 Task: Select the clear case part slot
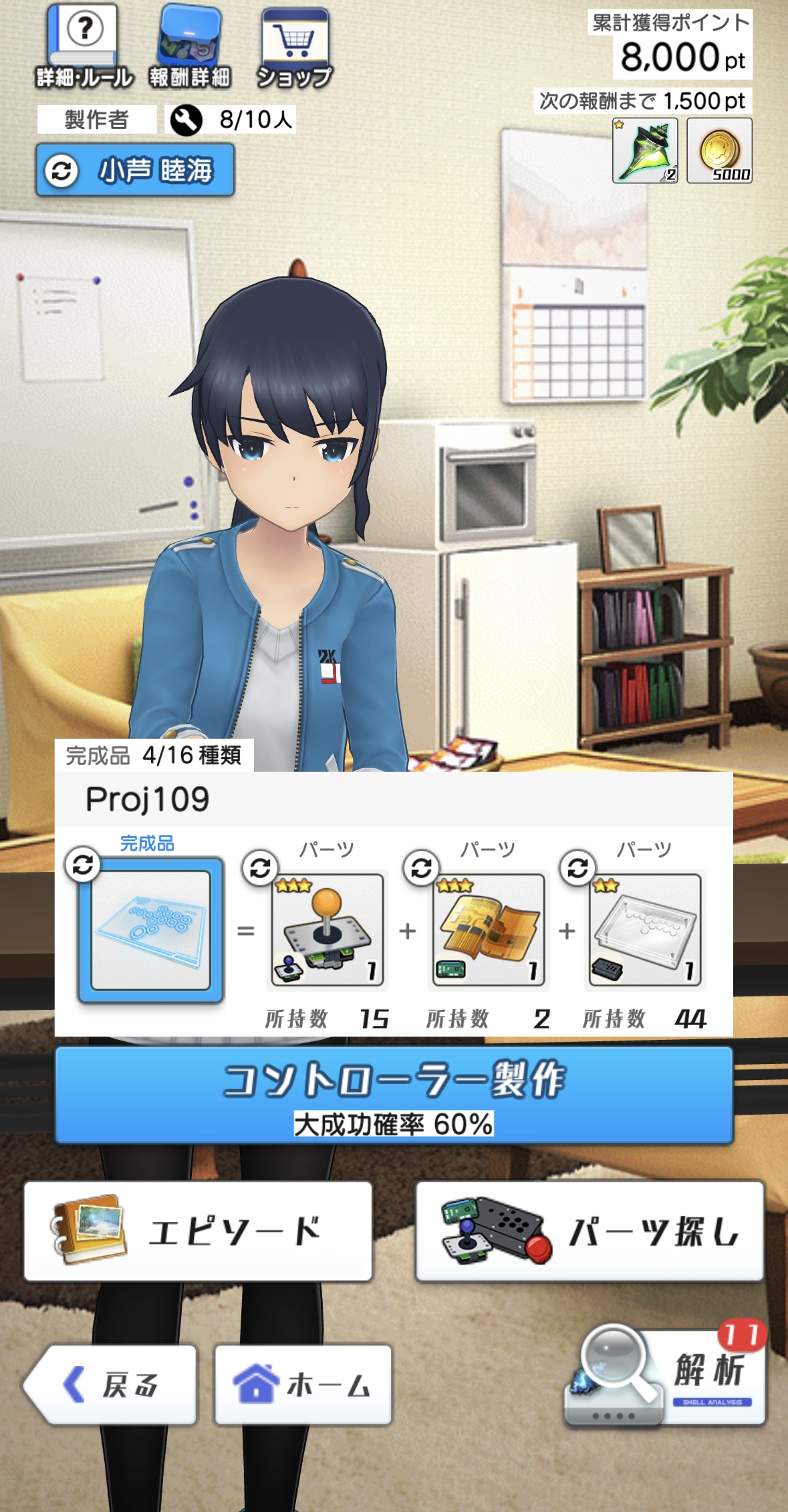coord(645,930)
